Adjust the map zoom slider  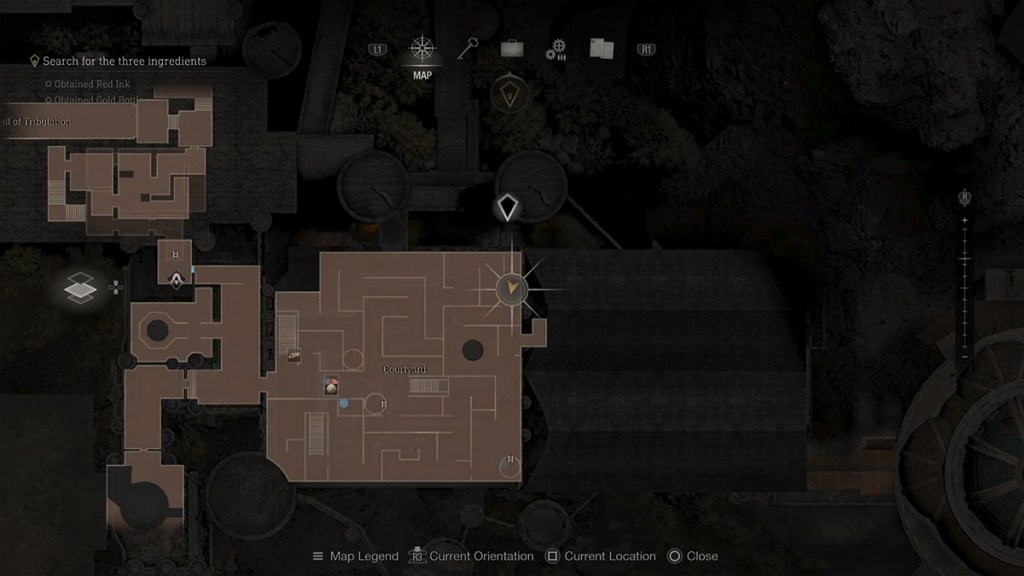(x=964, y=261)
